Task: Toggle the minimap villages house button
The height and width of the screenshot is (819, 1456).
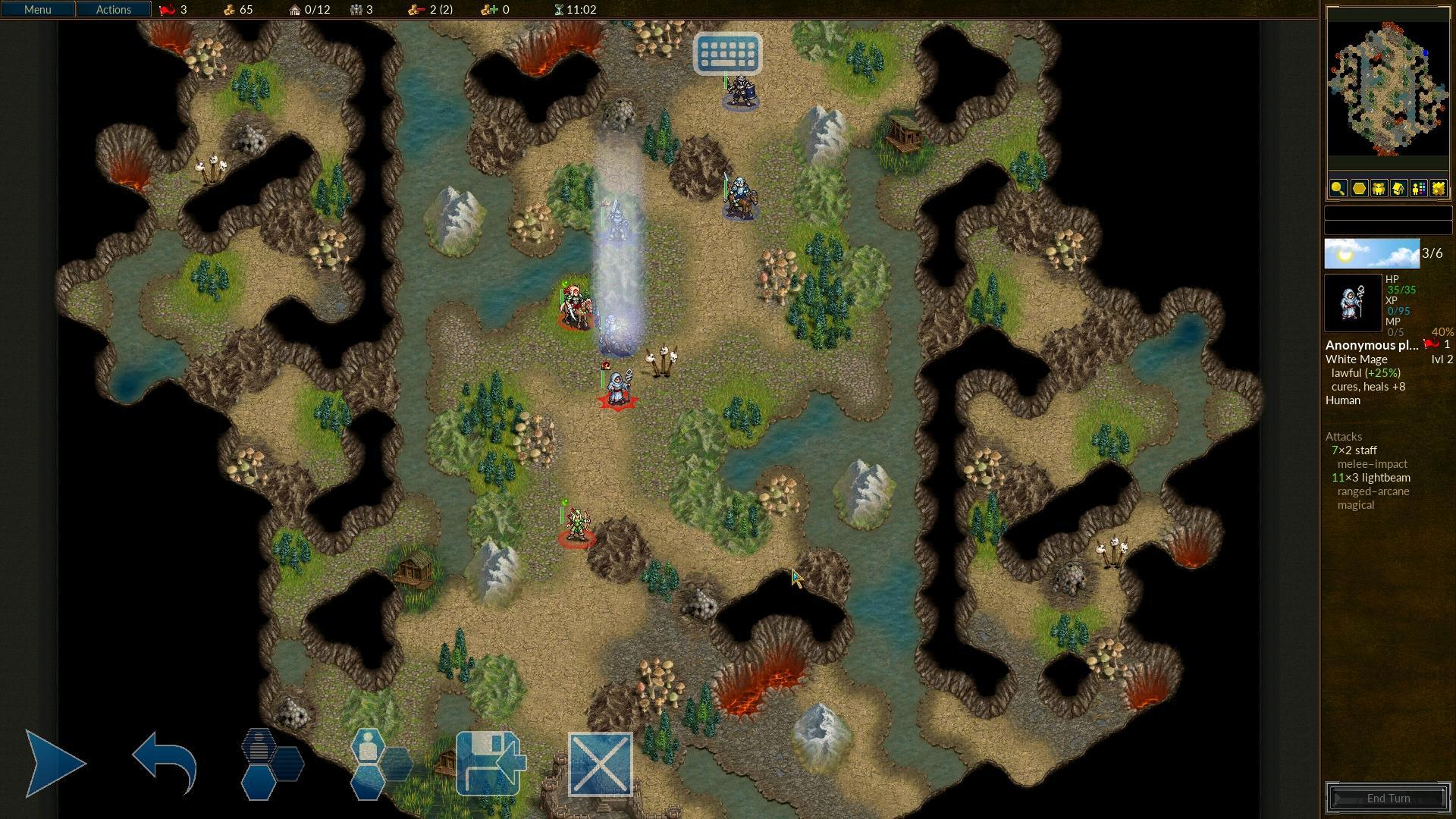Action: pyautogui.click(x=1398, y=189)
